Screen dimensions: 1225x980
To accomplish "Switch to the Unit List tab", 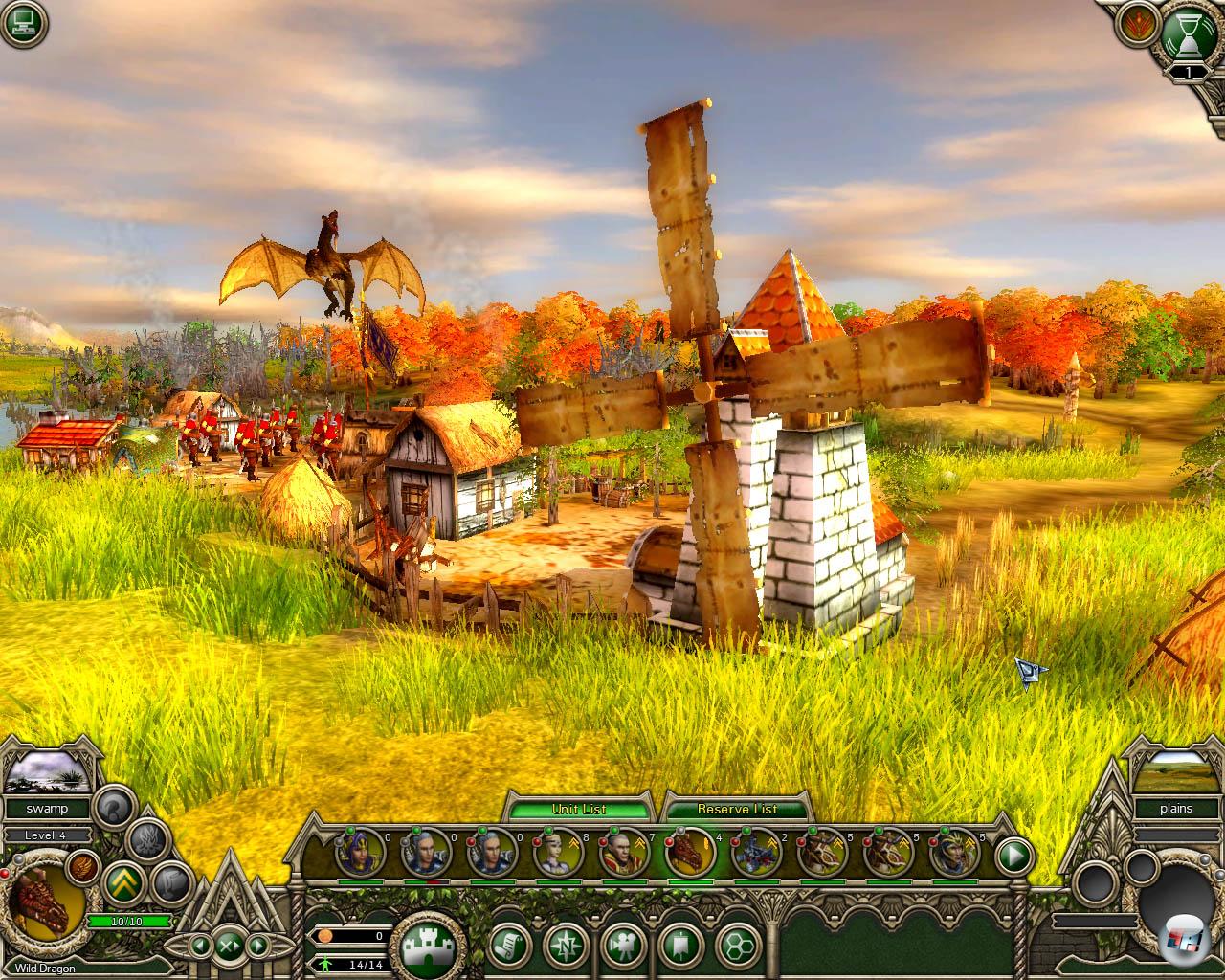I will (x=579, y=810).
